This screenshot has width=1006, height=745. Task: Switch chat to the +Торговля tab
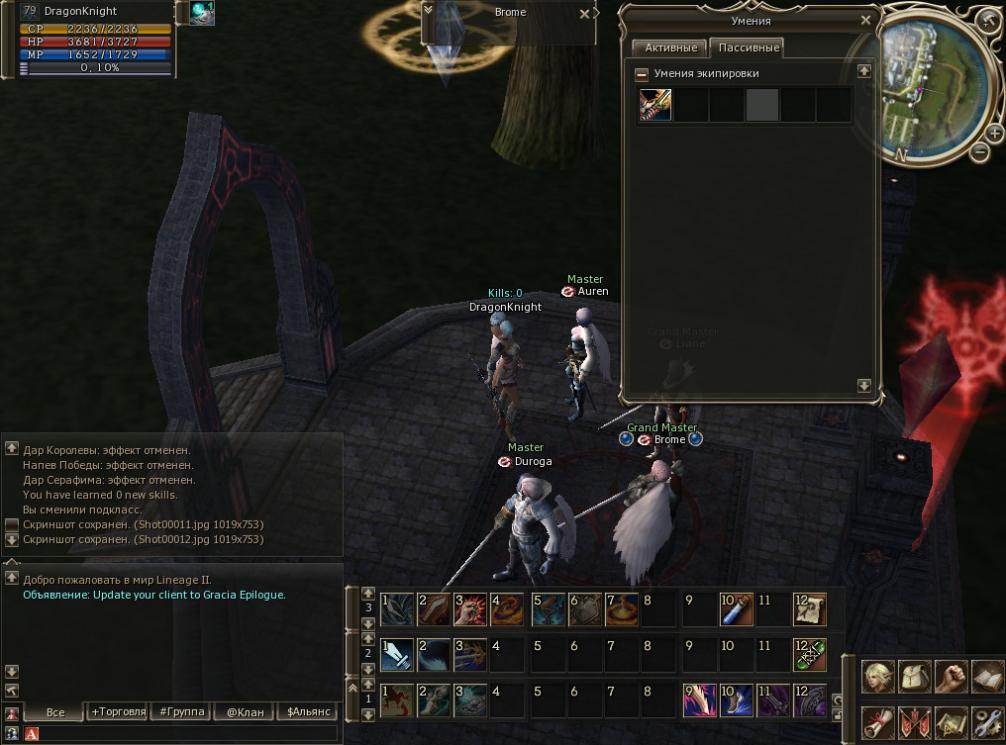point(117,712)
